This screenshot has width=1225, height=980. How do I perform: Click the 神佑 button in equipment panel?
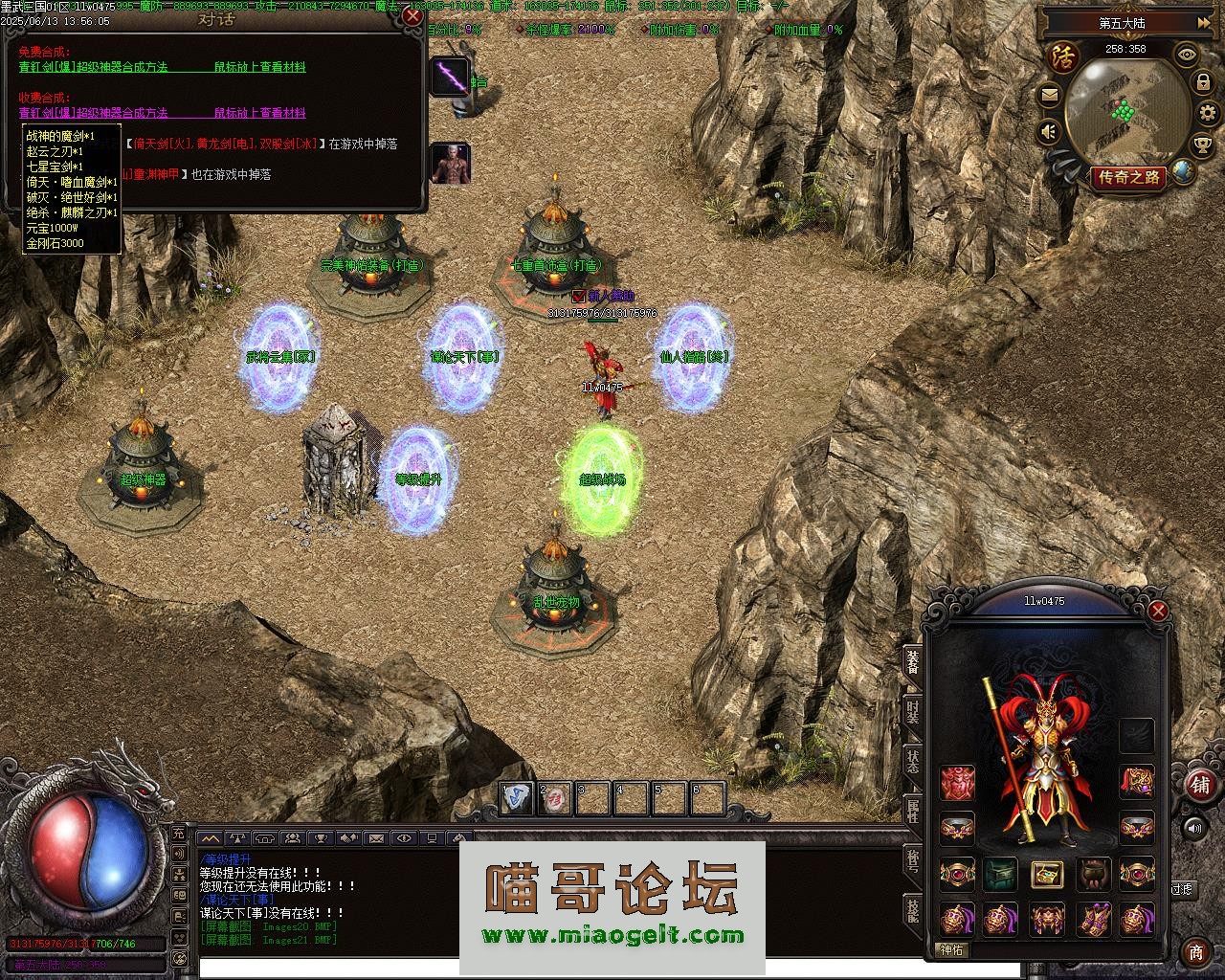tap(953, 950)
